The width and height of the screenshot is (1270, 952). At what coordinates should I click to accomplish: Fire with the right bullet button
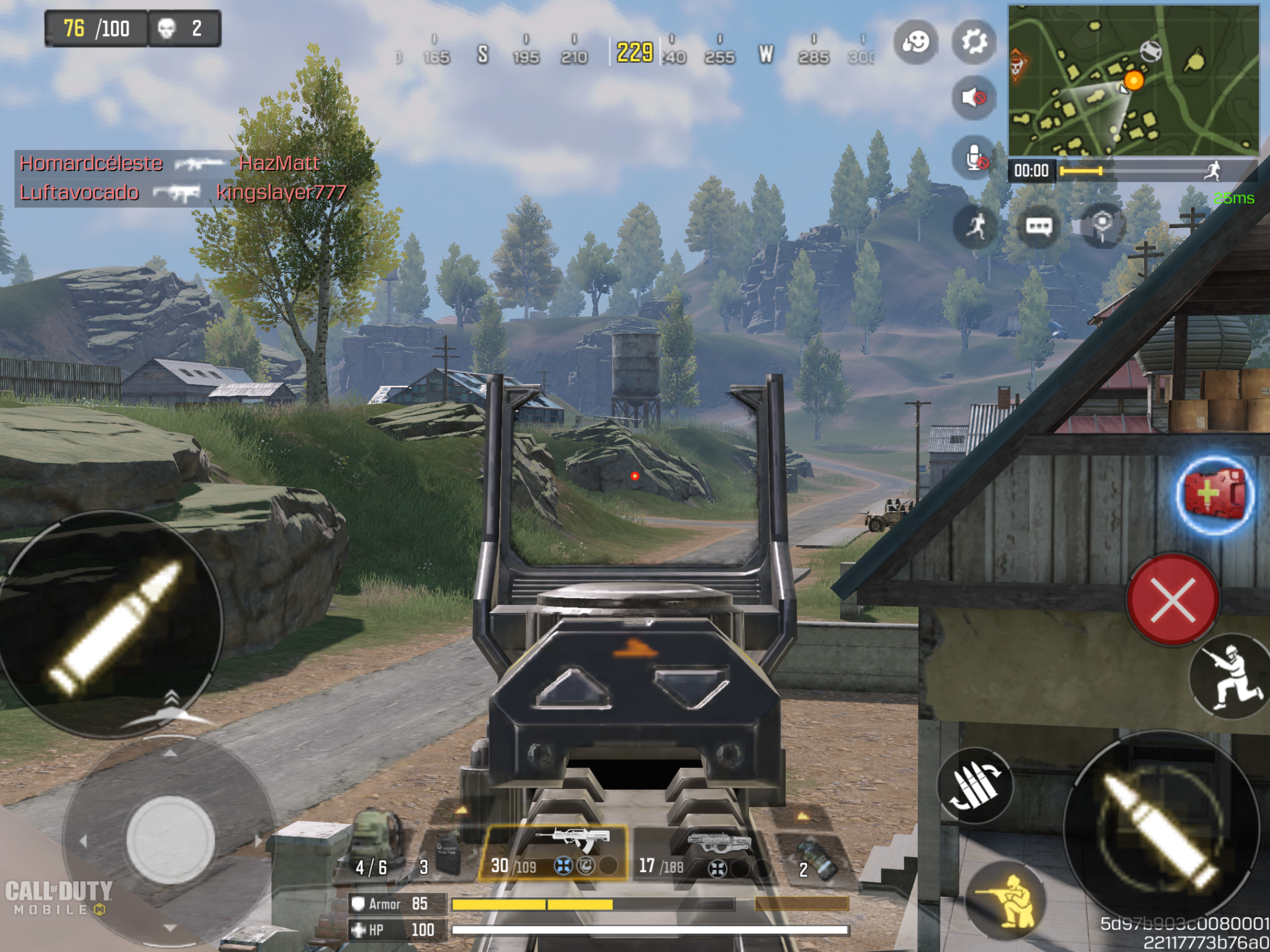click(x=1161, y=829)
